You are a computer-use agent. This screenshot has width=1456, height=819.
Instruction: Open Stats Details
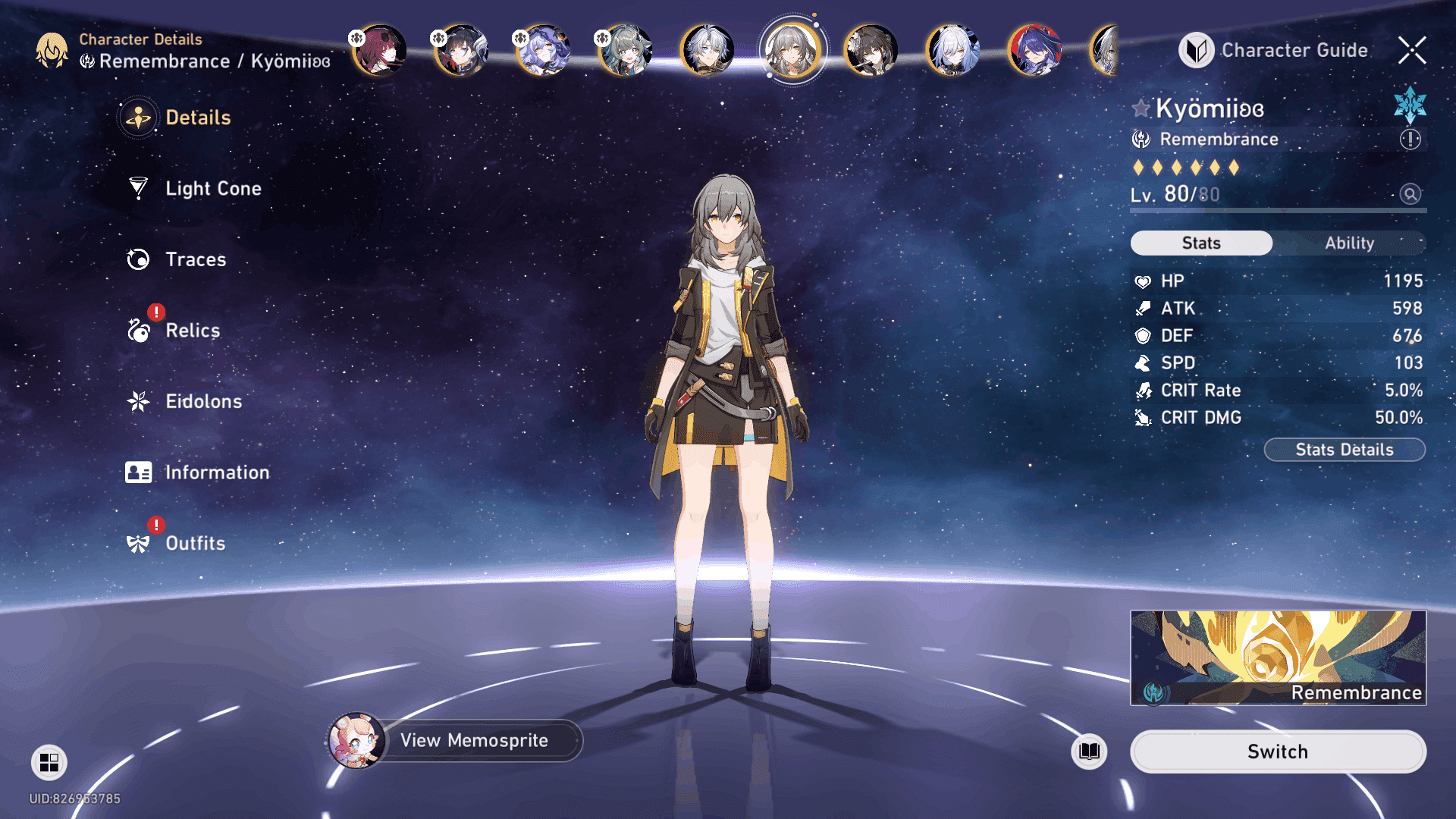[x=1344, y=450]
